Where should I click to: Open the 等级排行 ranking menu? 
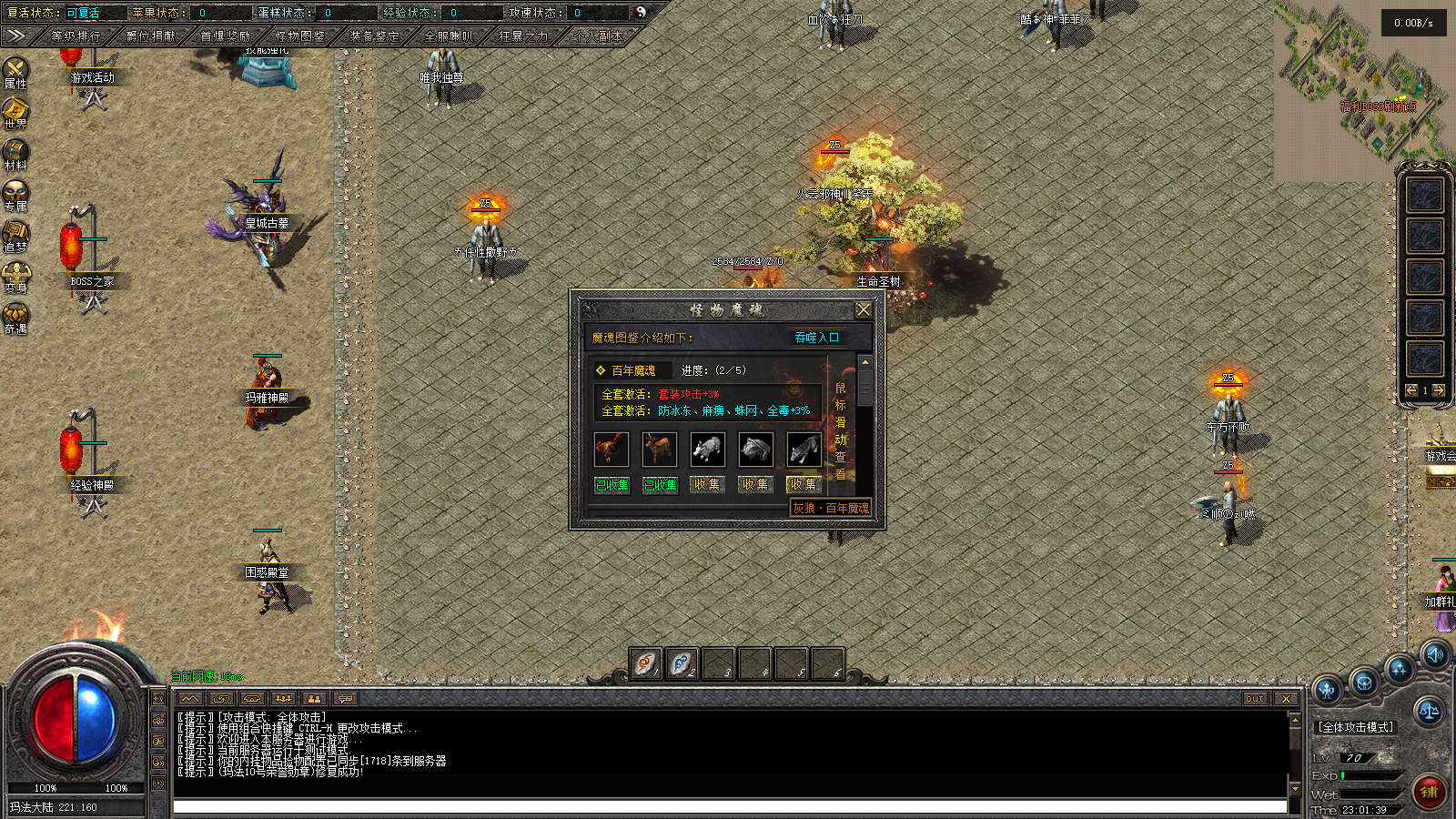tap(76, 36)
